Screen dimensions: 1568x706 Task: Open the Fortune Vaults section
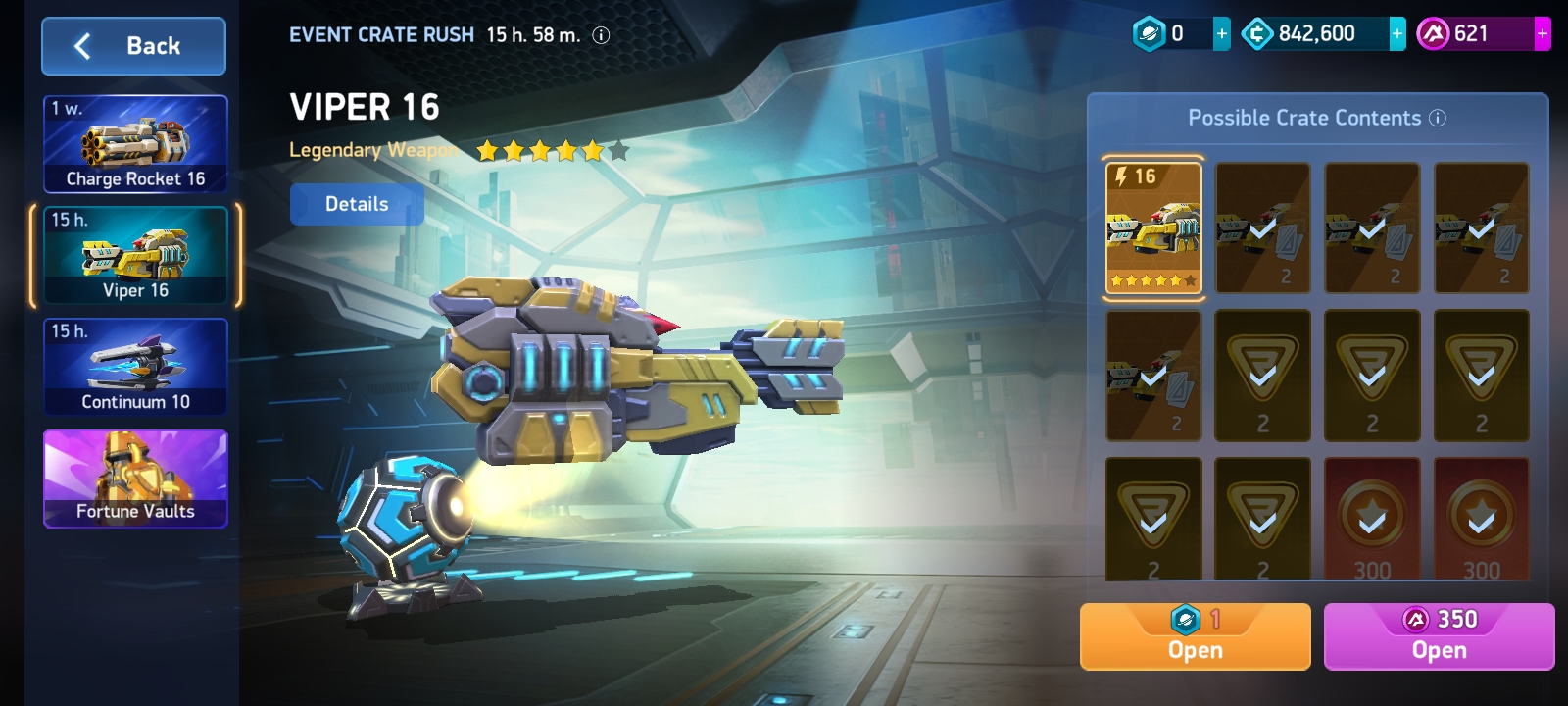(x=135, y=479)
